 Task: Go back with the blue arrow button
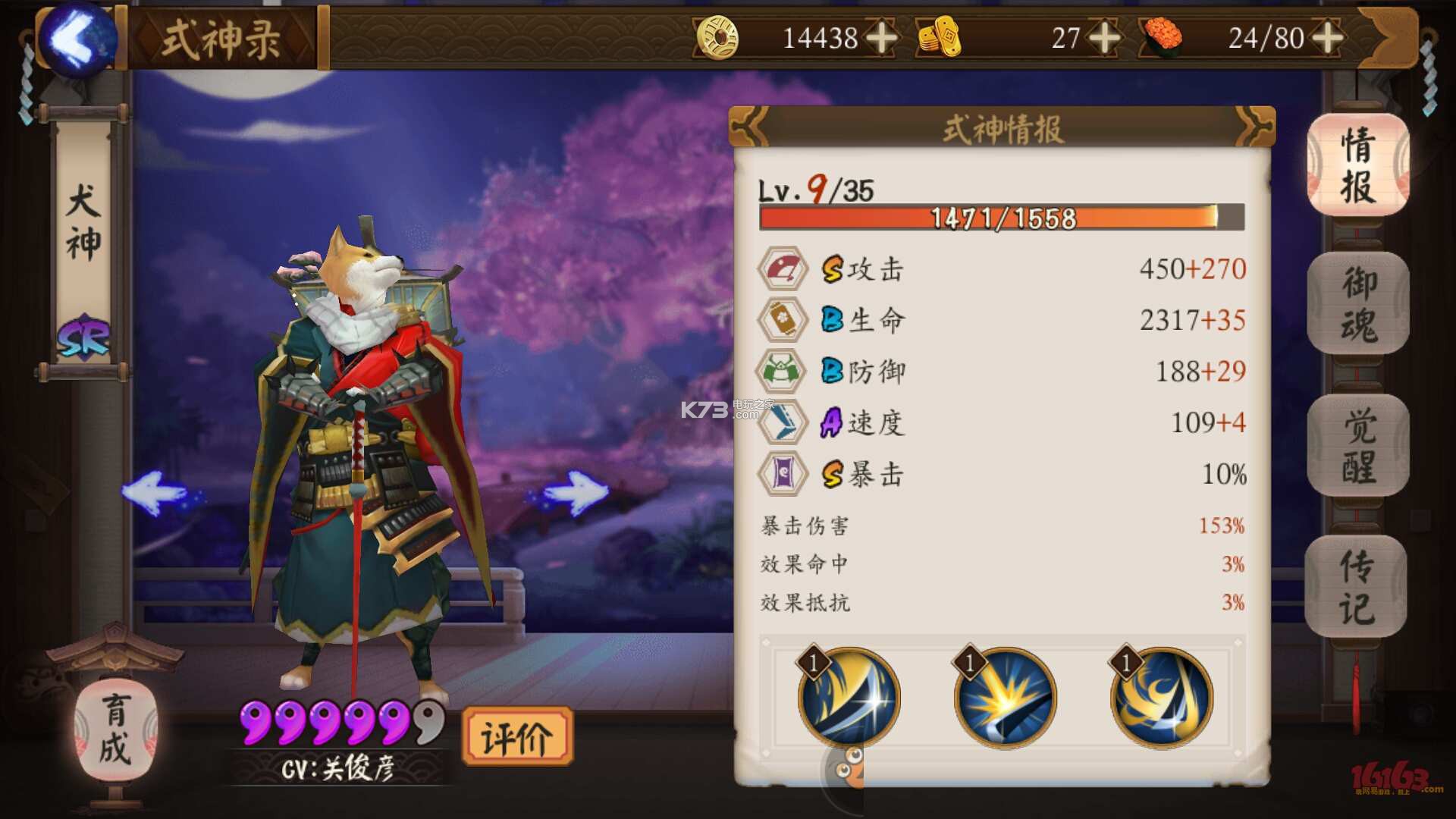pos(78,39)
